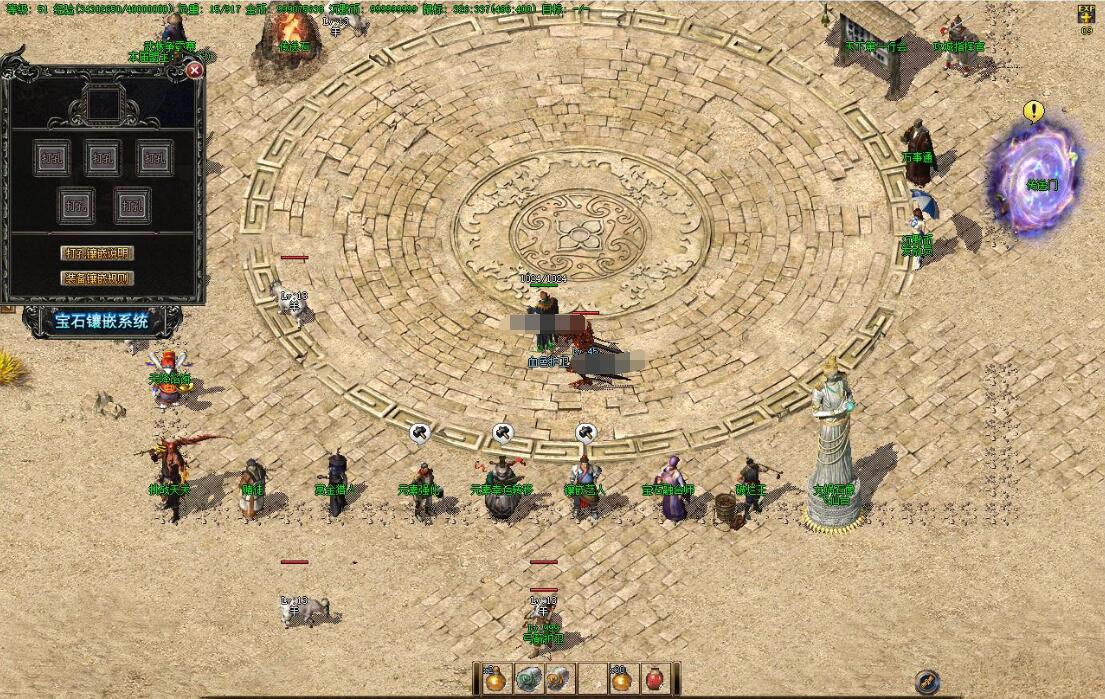The image size is (1105, 699).
Task: Click the round blue scroll icon button
Action: point(927,681)
